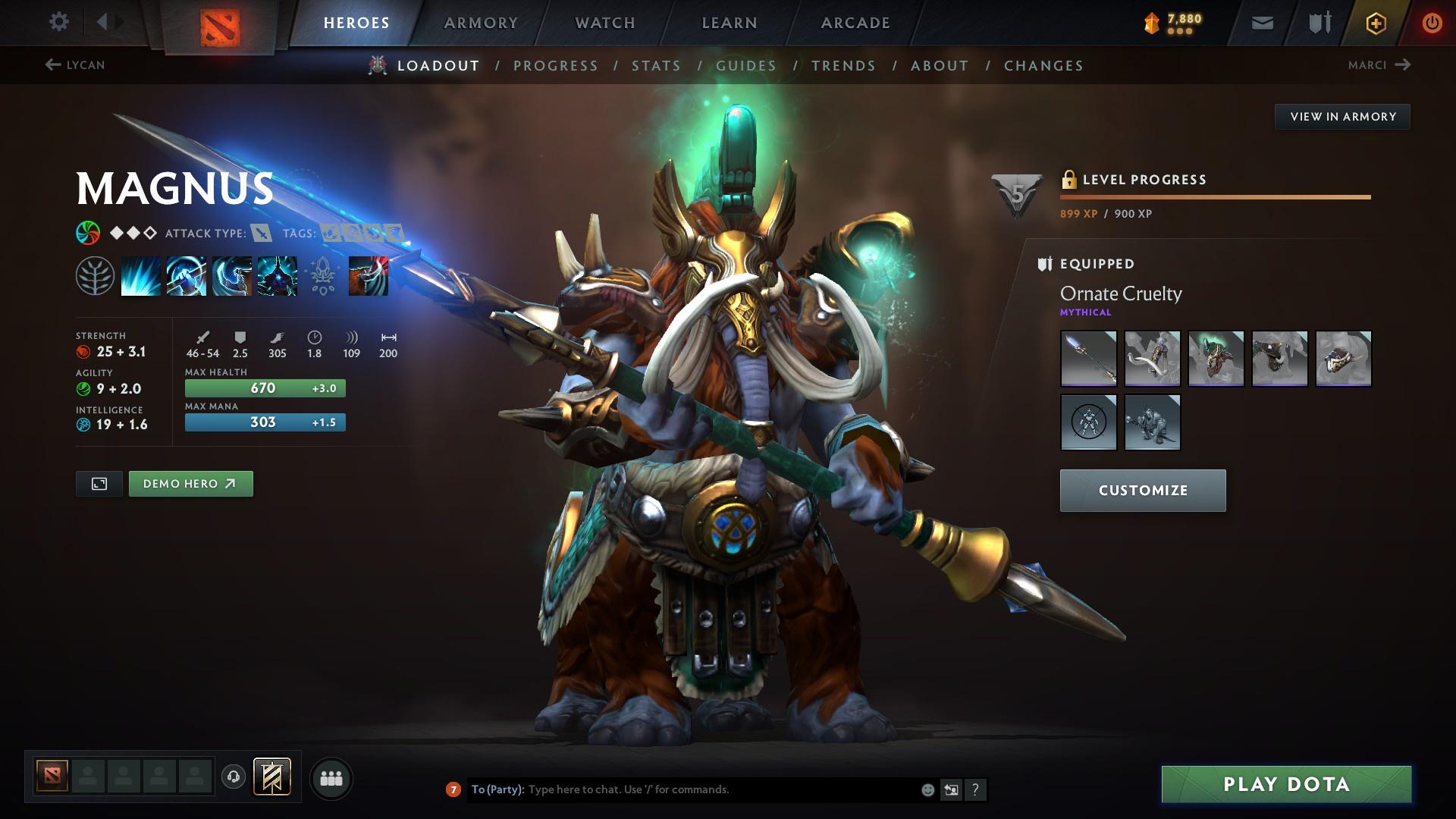The image size is (1456, 819).
Task: Open the mail envelope icon
Action: (1262, 23)
